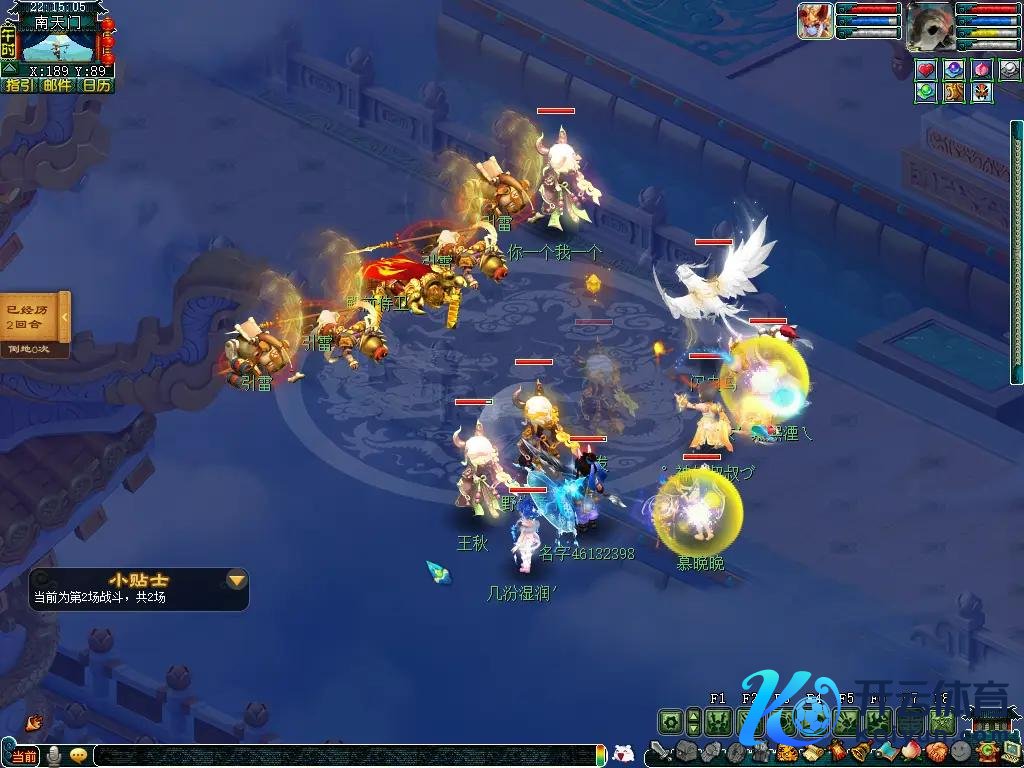Click the pink peach buff icon
Screen dimensions: 1024x768
point(982,69)
